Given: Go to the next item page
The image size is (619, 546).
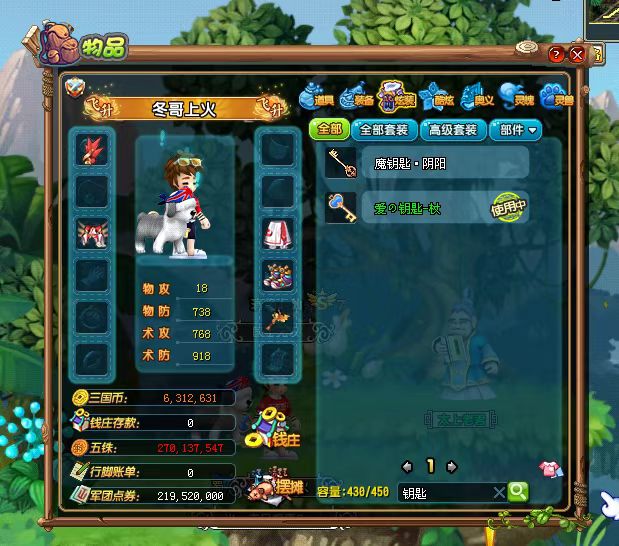Looking at the screenshot, I should point(452,466).
